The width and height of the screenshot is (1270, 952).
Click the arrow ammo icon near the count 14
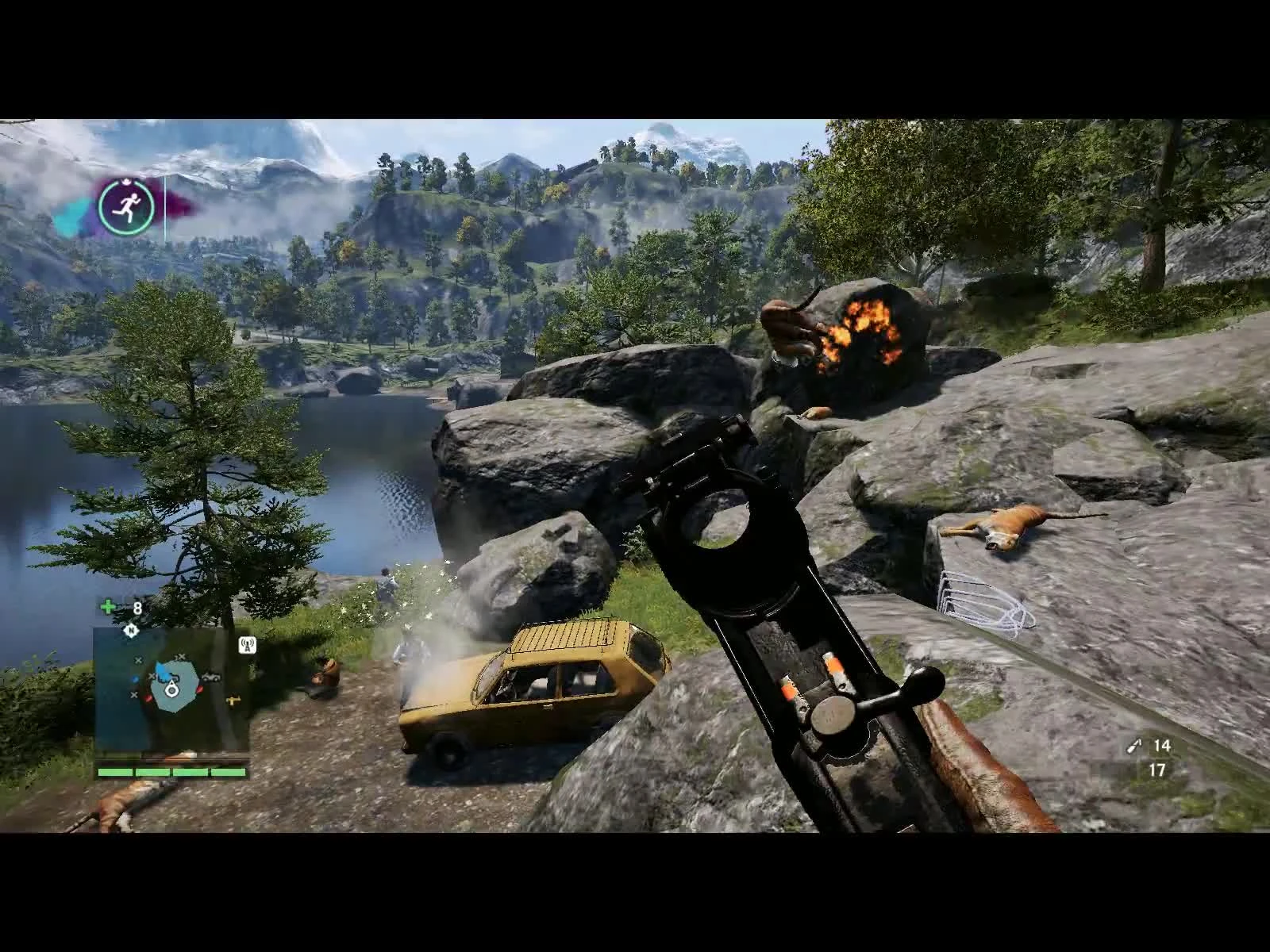click(1133, 746)
